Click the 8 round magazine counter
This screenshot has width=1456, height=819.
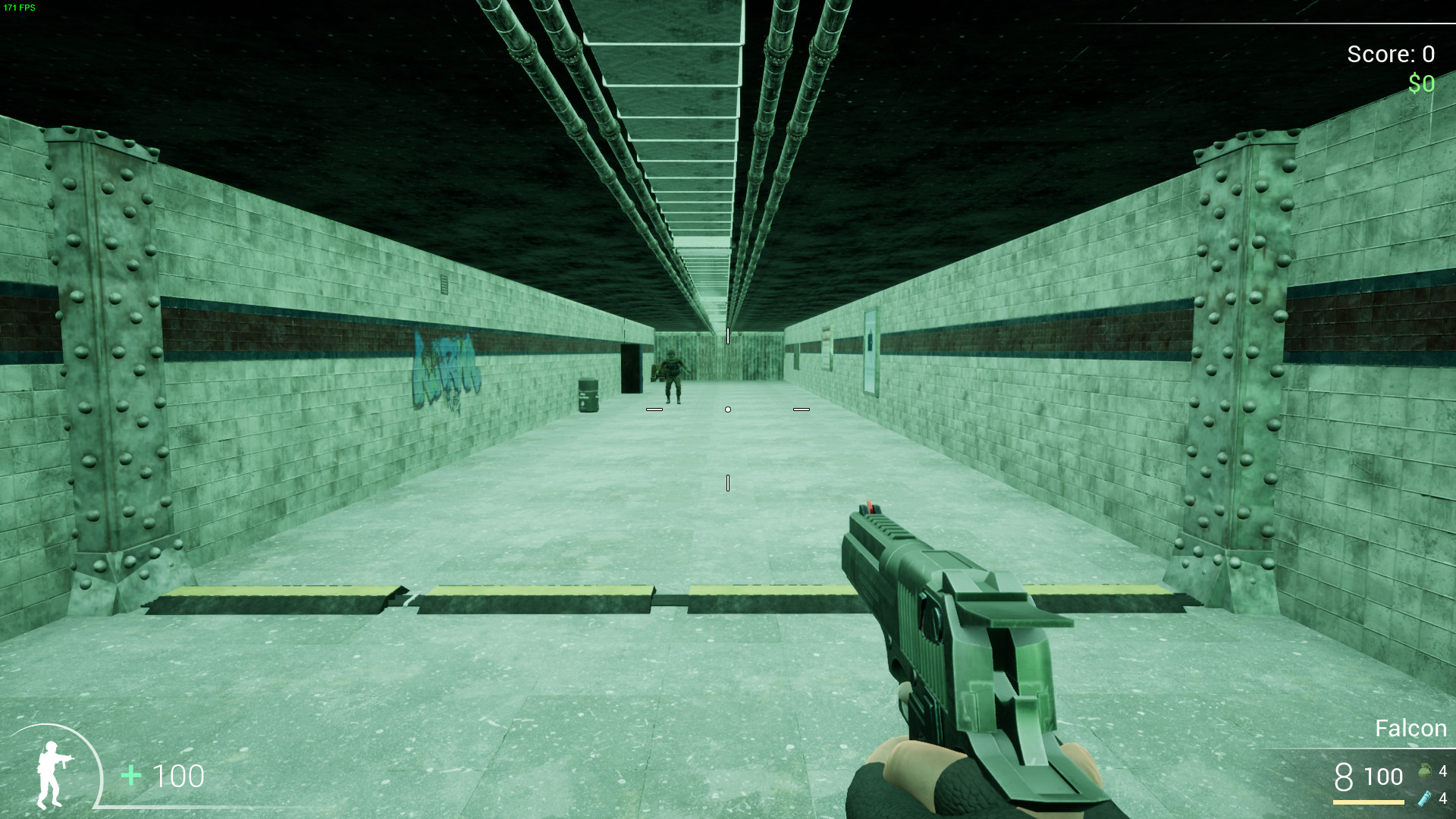(x=1344, y=776)
